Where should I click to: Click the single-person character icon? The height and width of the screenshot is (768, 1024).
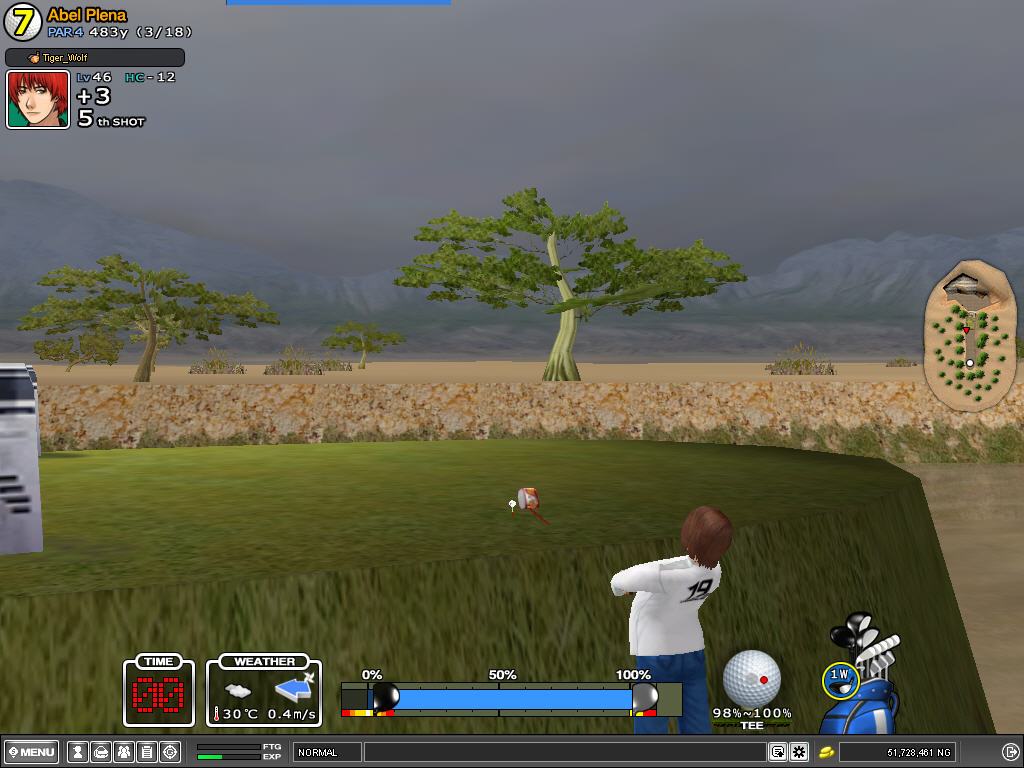(77, 752)
